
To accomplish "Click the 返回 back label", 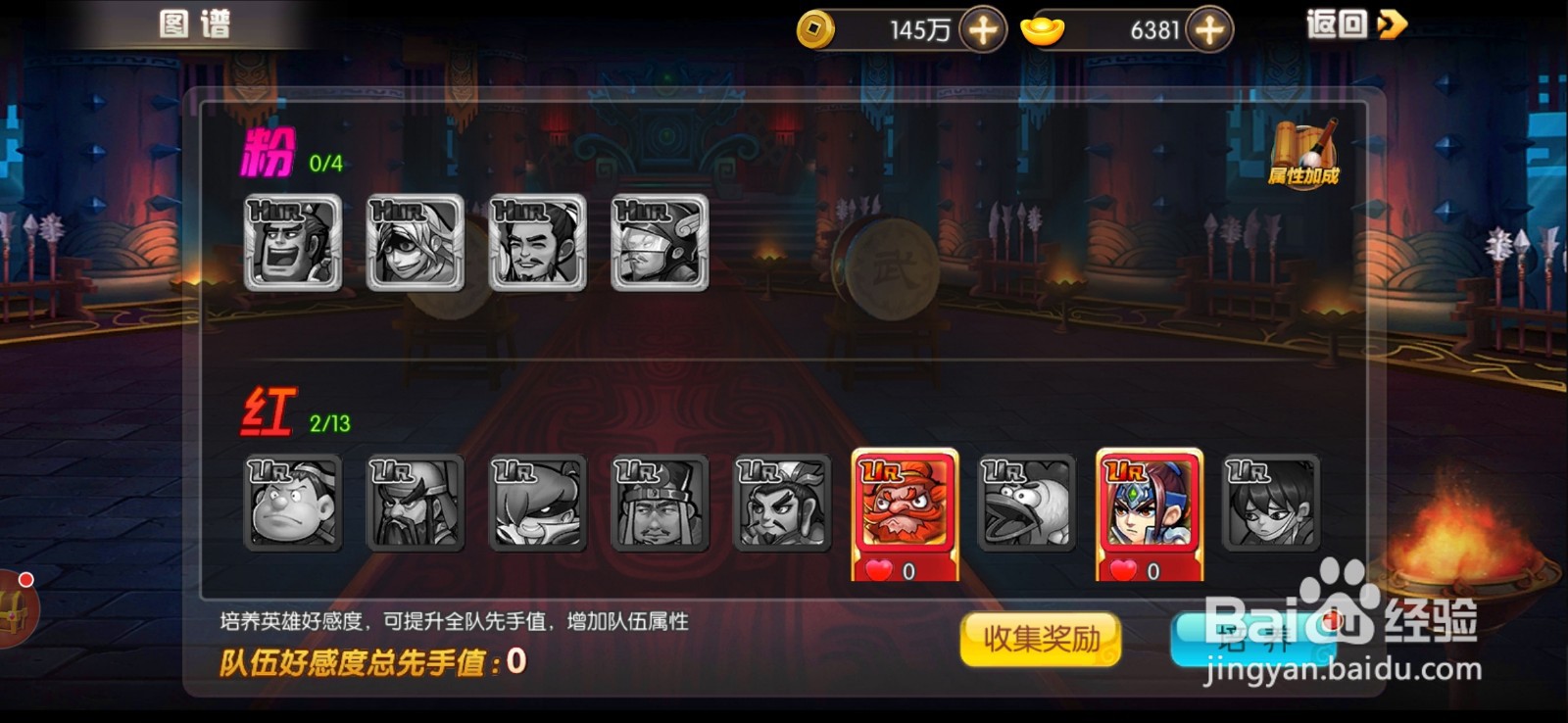I will (1337, 23).
